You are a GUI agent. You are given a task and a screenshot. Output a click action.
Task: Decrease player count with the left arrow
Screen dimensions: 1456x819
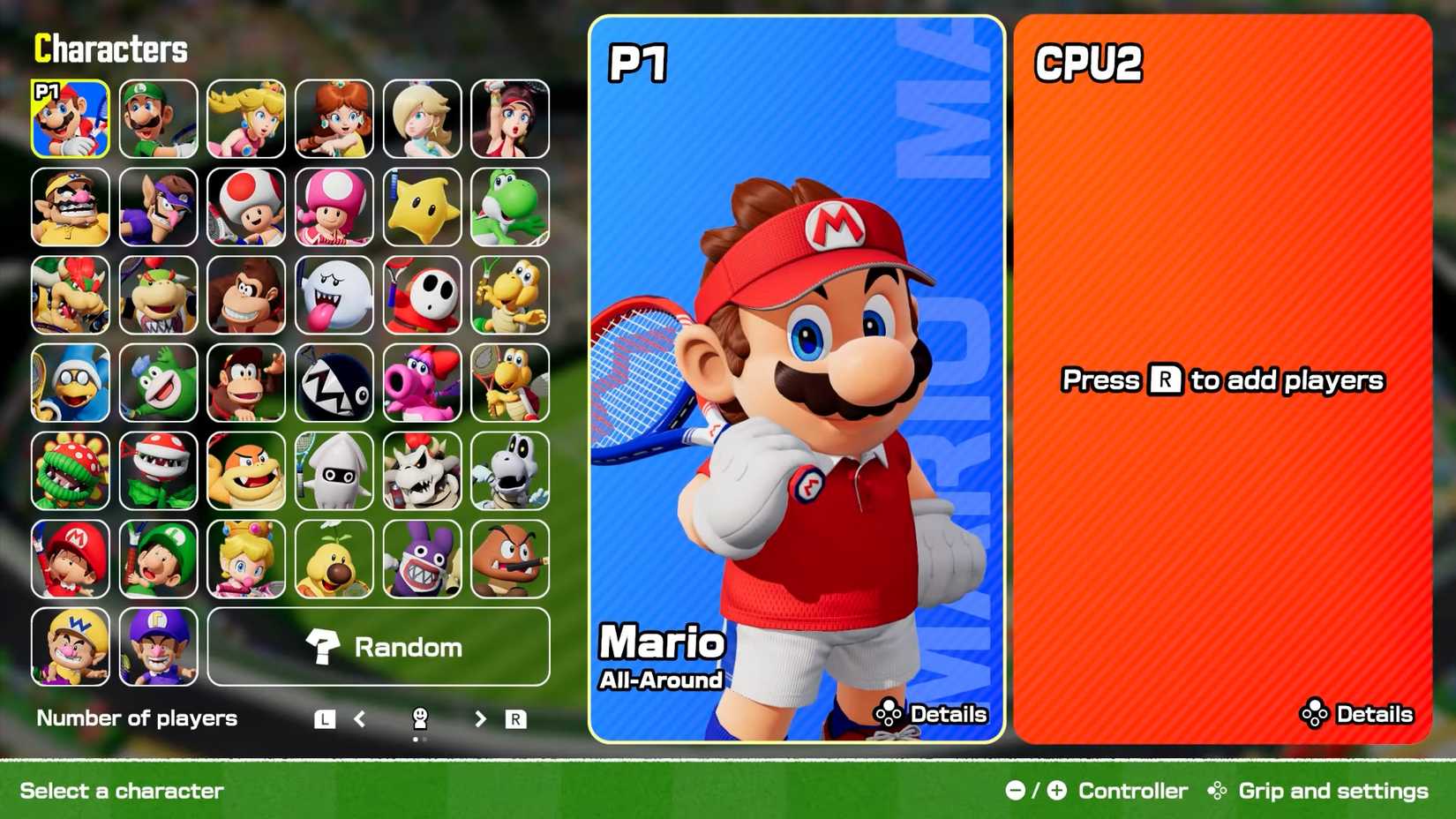360,718
